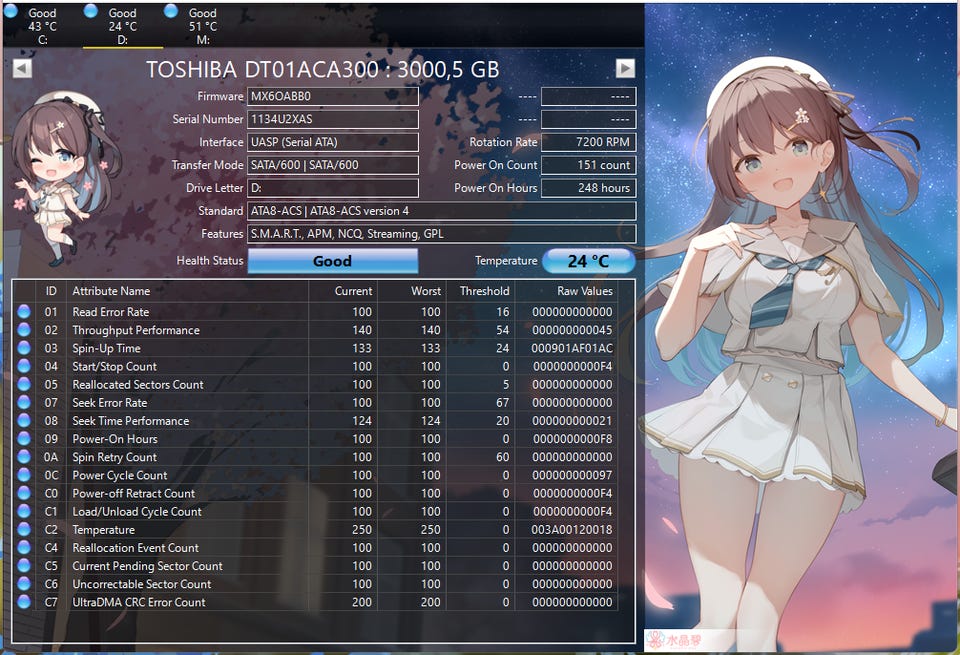Select the Rotation Rate value box
The width and height of the screenshot is (960, 655).
592,142
